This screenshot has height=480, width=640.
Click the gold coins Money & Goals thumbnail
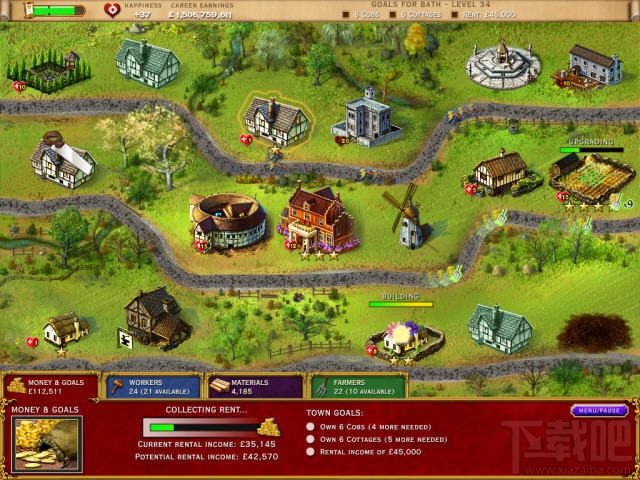click(x=47, y=445)
